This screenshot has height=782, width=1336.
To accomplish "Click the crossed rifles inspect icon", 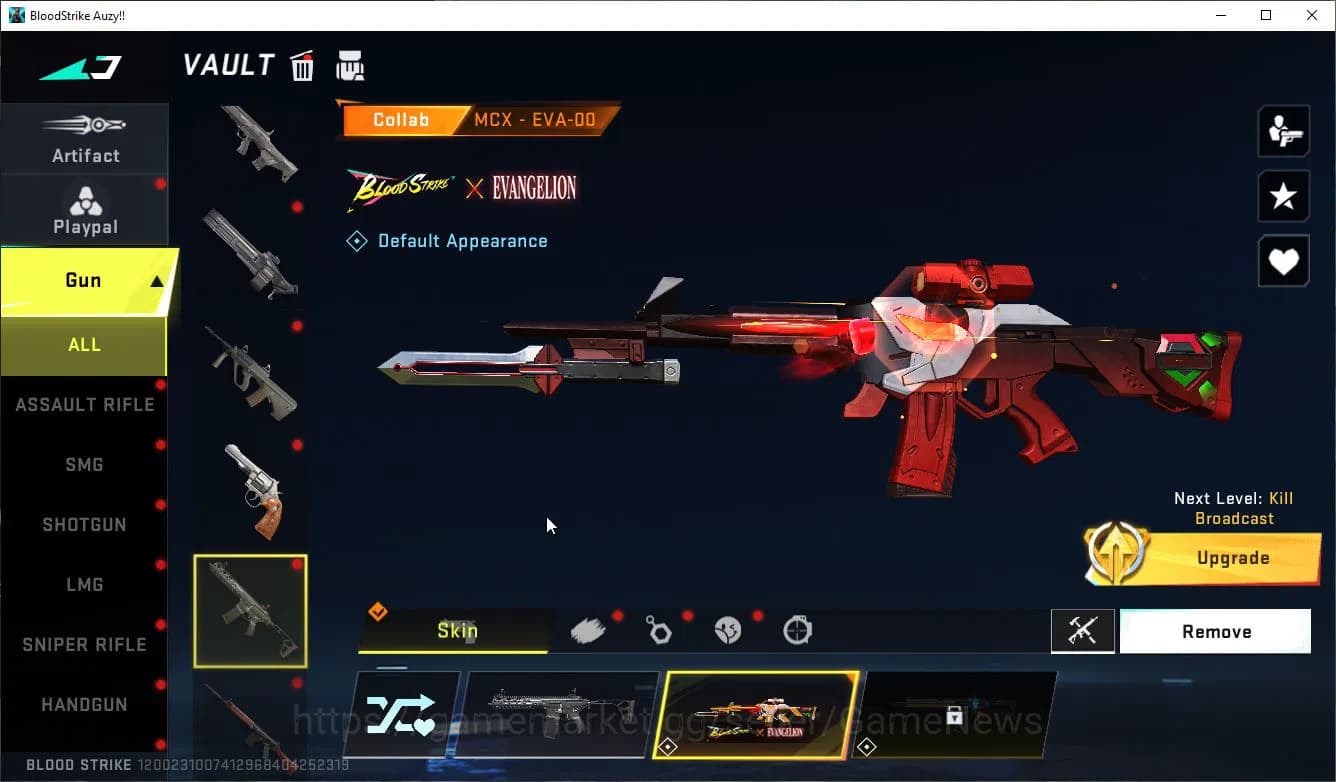I will pos(1083,631).
